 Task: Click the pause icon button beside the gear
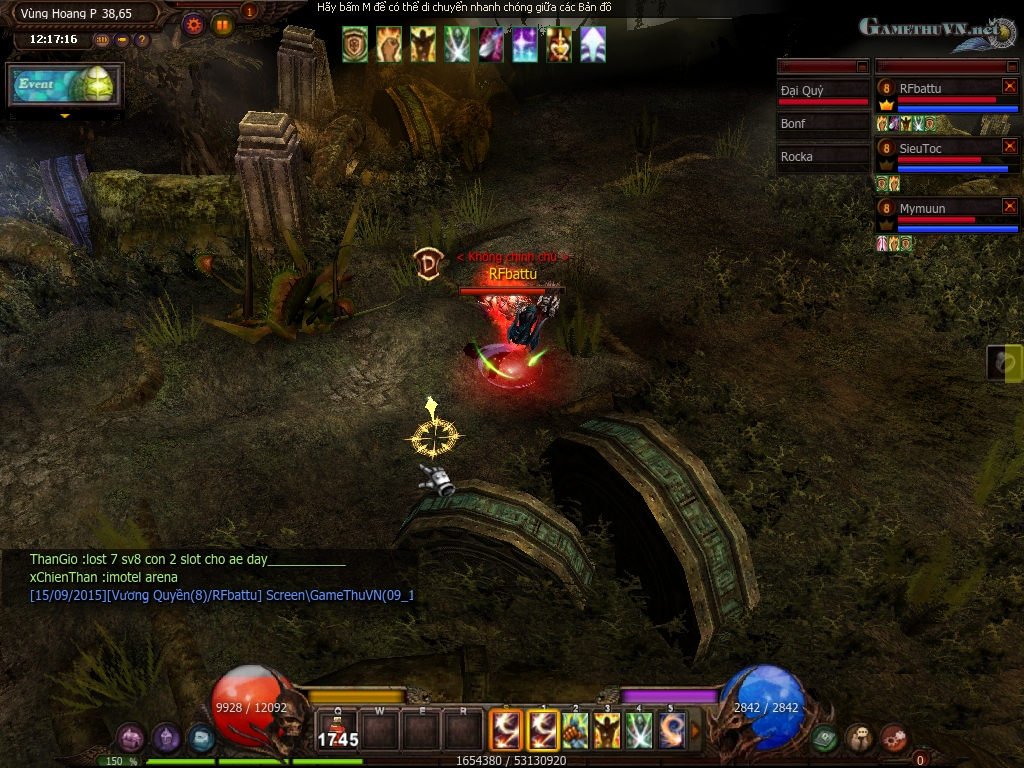click(x=222, y=25)
